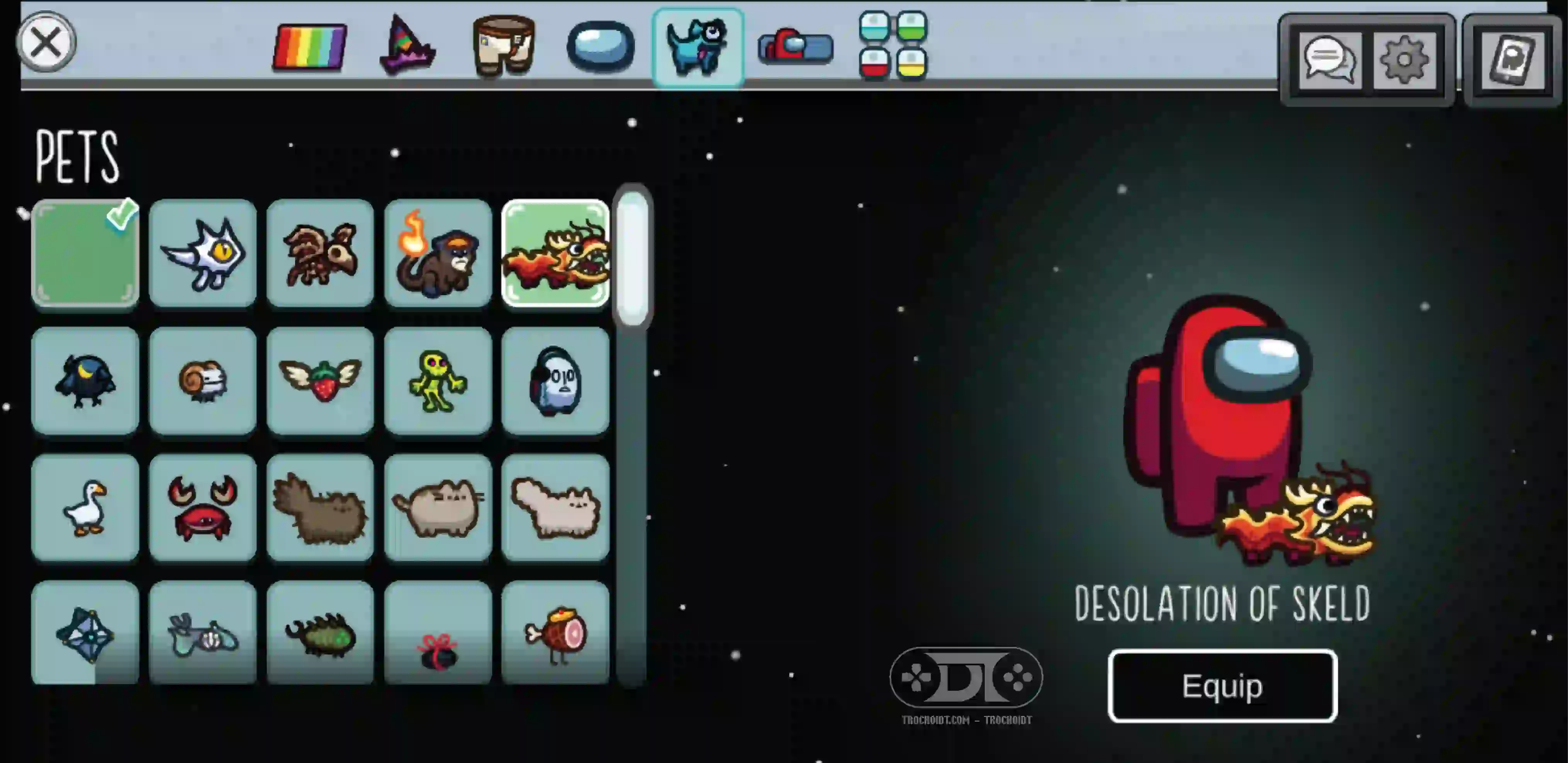Image resolution: width=1568 pixels, height=763 pixels.
Task: Open the hats tab with witch hat
Action: pos(407,46)
